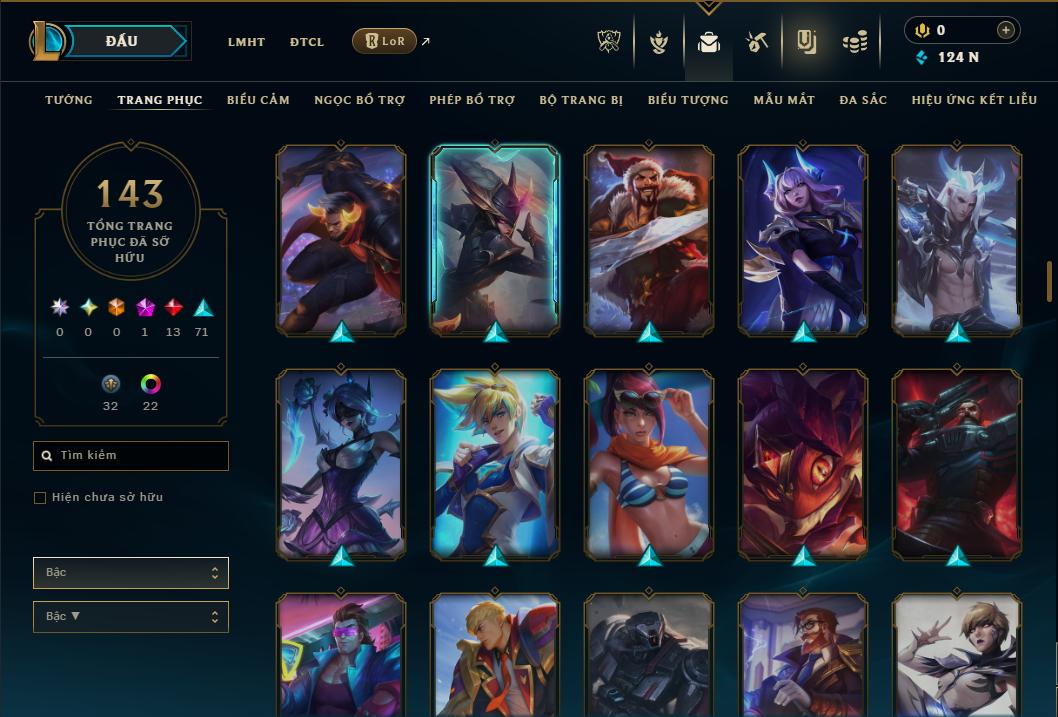The image size is (1058, 717).
Task: Select the NGỌC BỔ TRỢ tab
Action: 359,100
